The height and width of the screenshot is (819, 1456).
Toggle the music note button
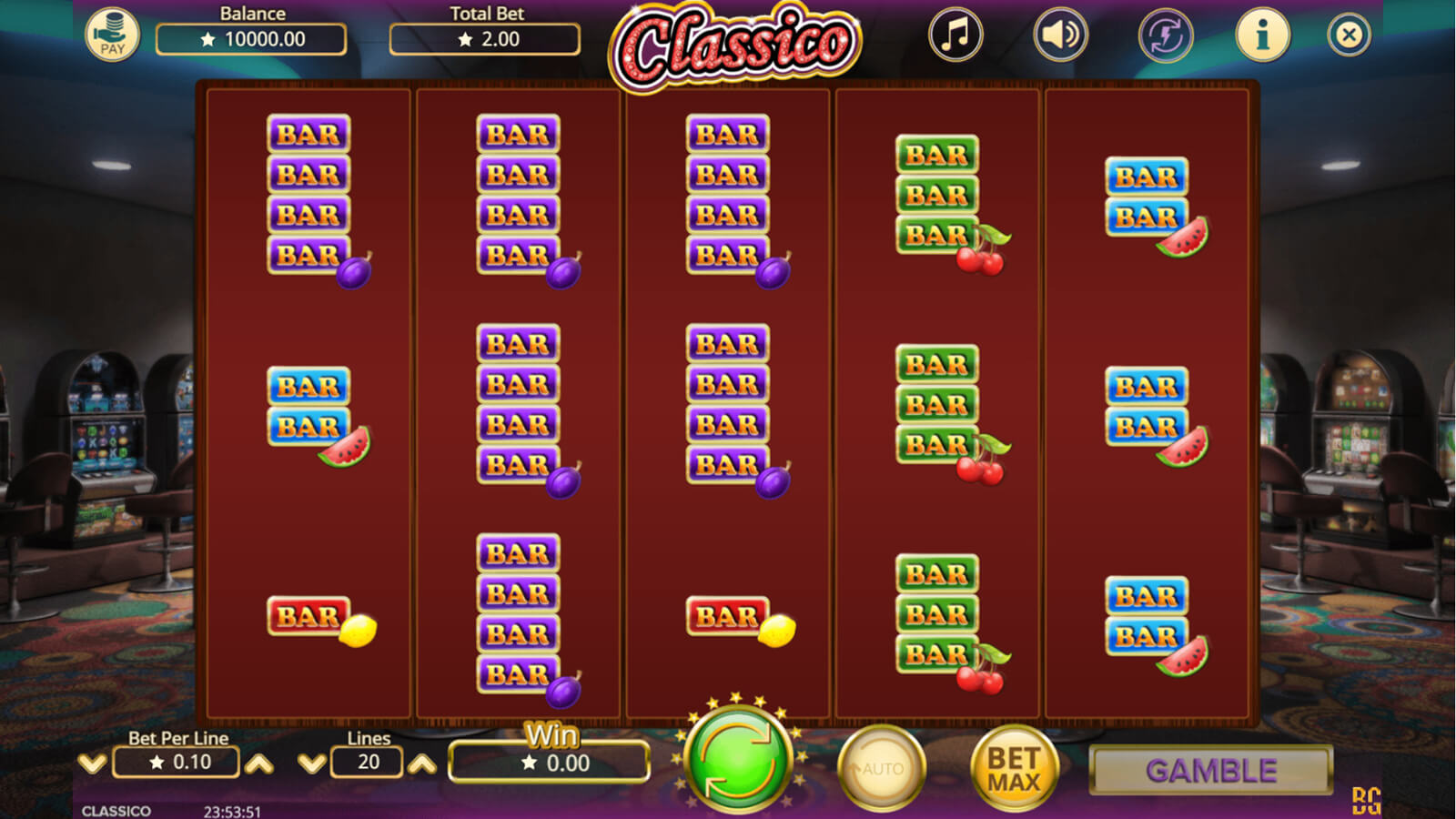955,35
